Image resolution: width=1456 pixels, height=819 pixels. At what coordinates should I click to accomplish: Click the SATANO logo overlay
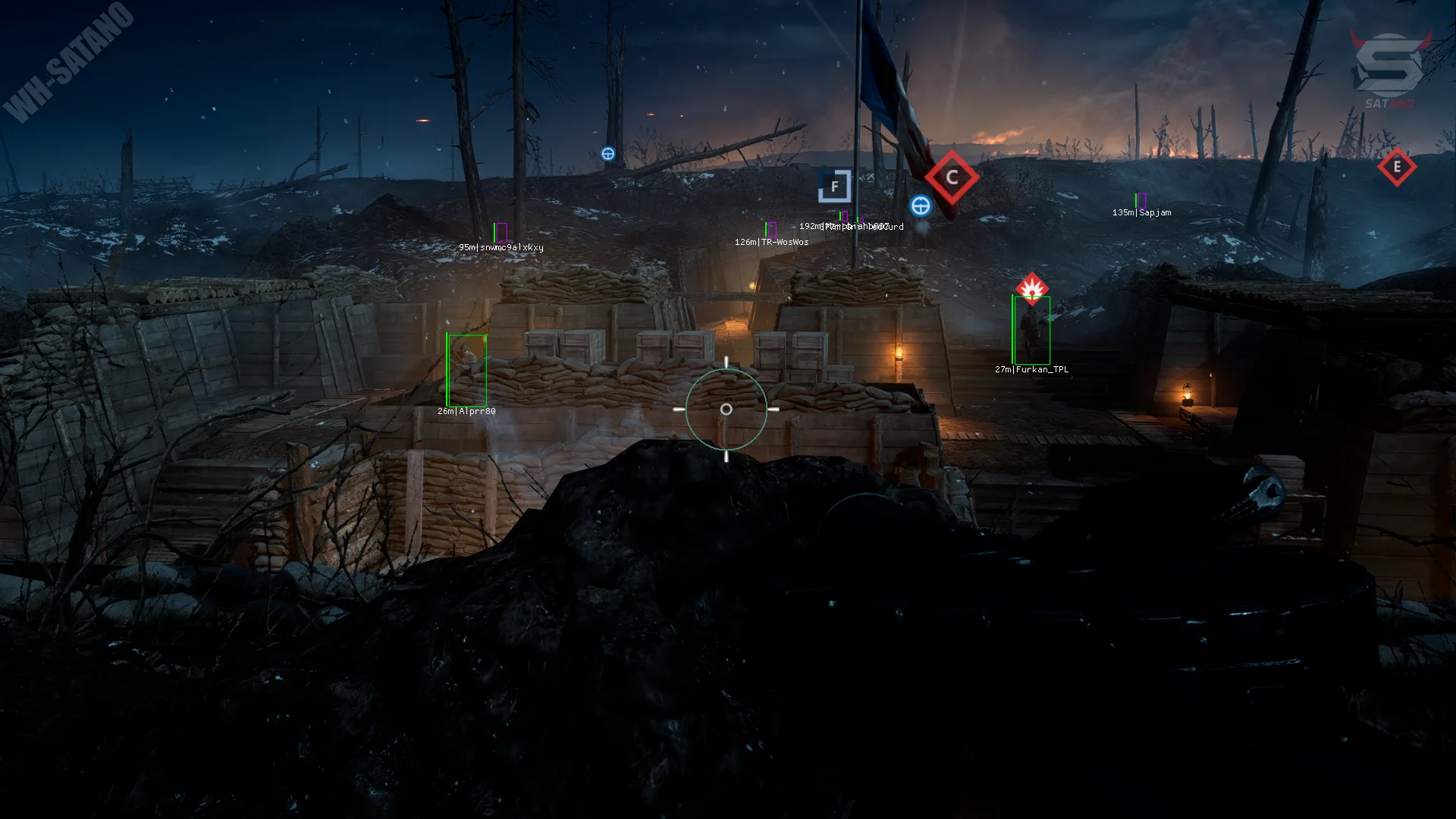pyautogui.click(x=1389, y=70)
